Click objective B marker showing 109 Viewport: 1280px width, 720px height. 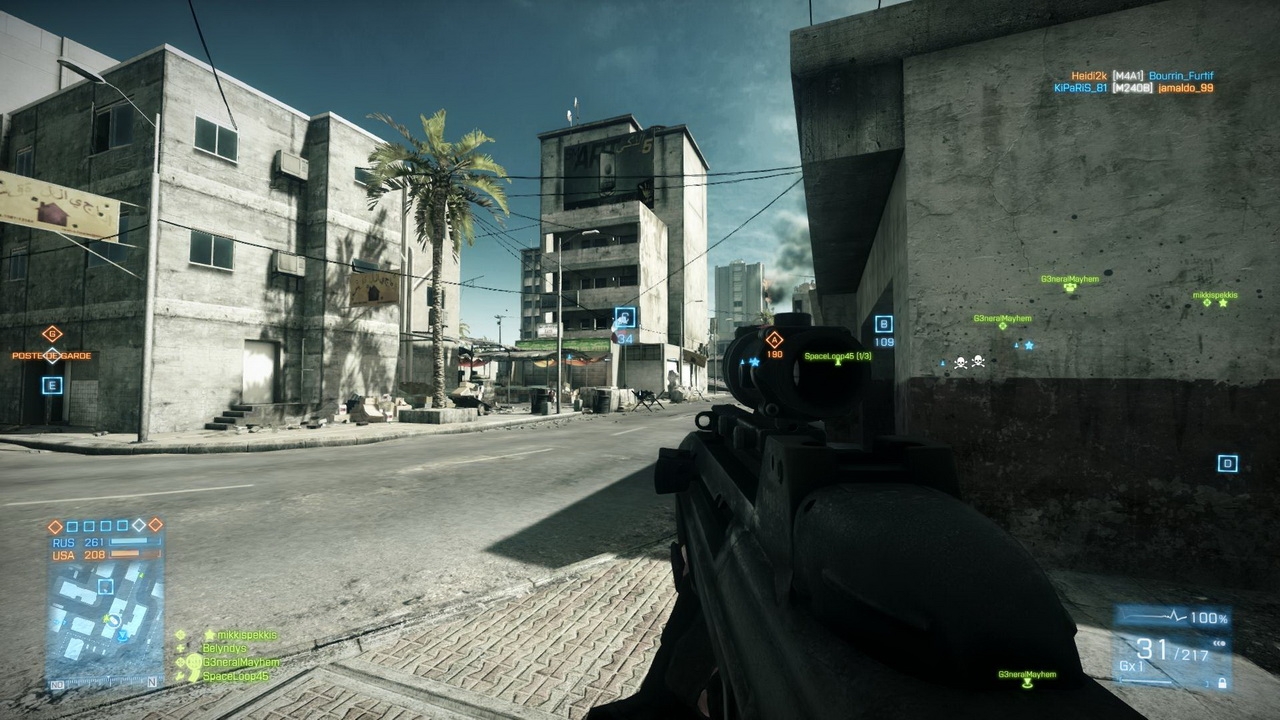click(x=883, y=324)
